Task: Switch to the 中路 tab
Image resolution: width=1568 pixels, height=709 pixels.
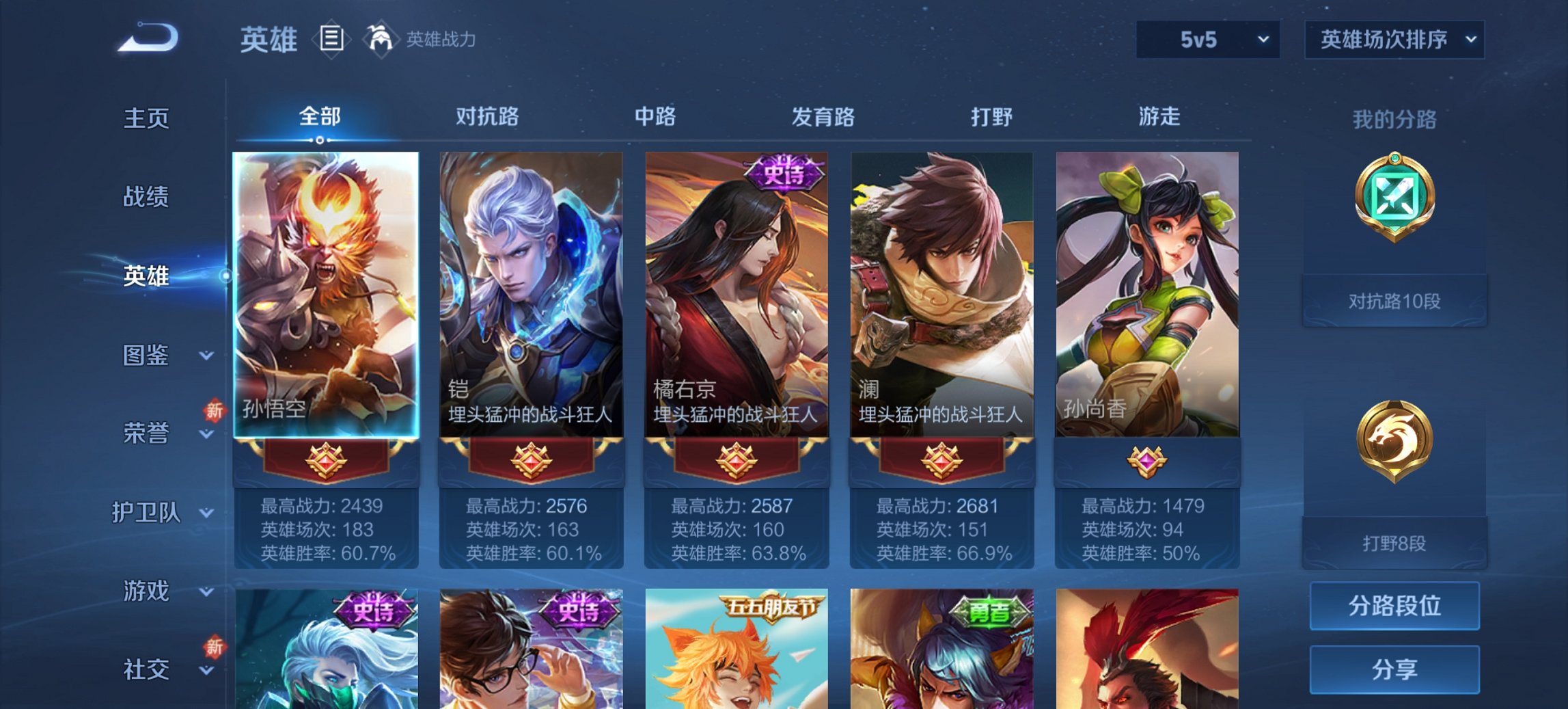Action: [653, 118]
